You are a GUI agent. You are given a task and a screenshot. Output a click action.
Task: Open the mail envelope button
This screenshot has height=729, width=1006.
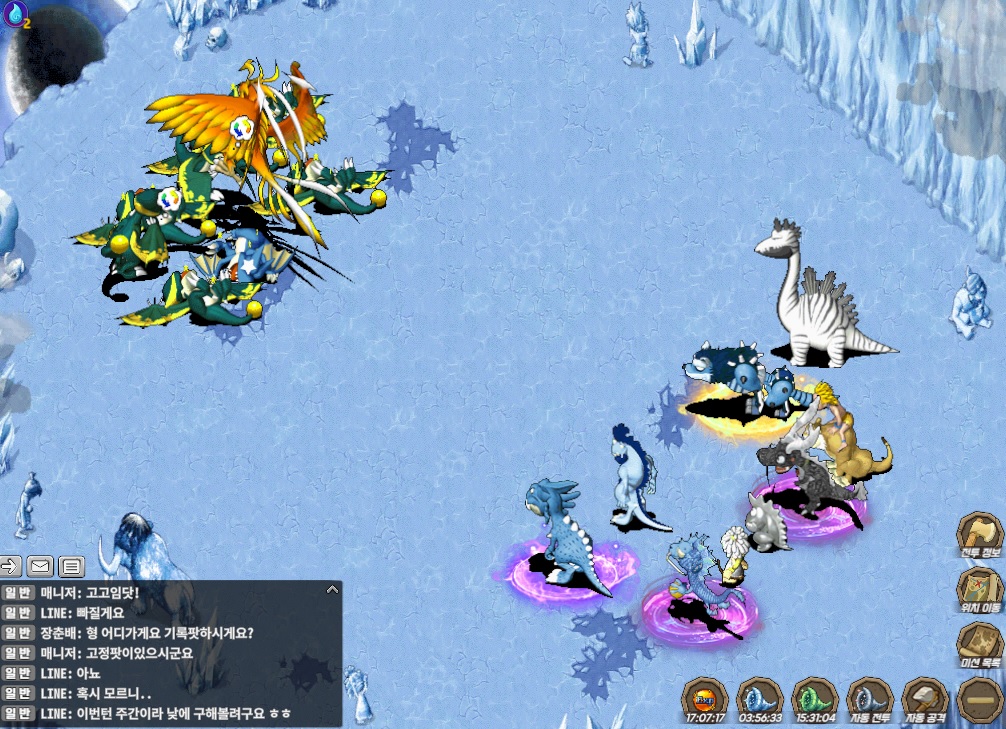(40, 567)
